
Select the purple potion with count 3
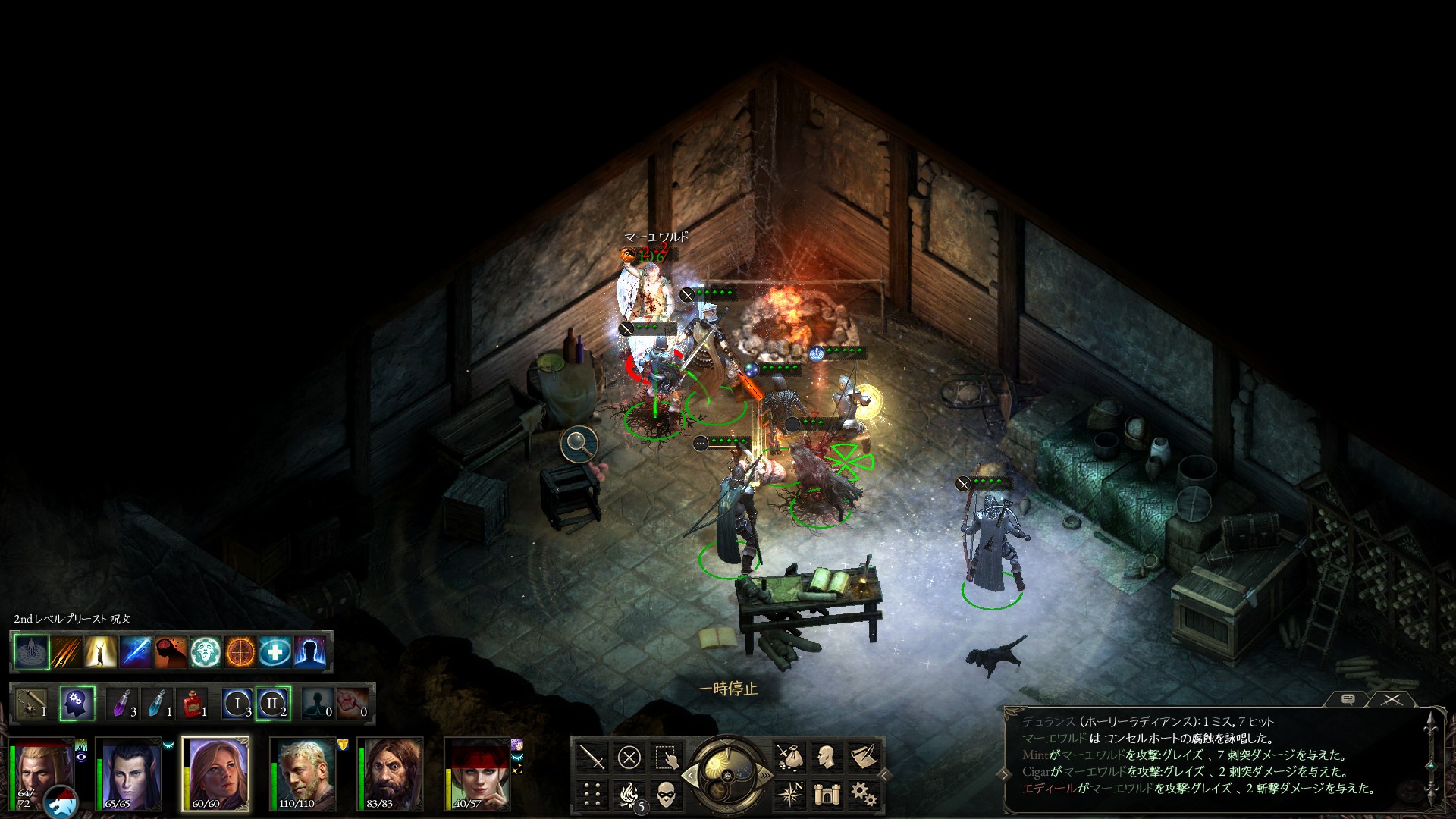click(x=123, y=704)
